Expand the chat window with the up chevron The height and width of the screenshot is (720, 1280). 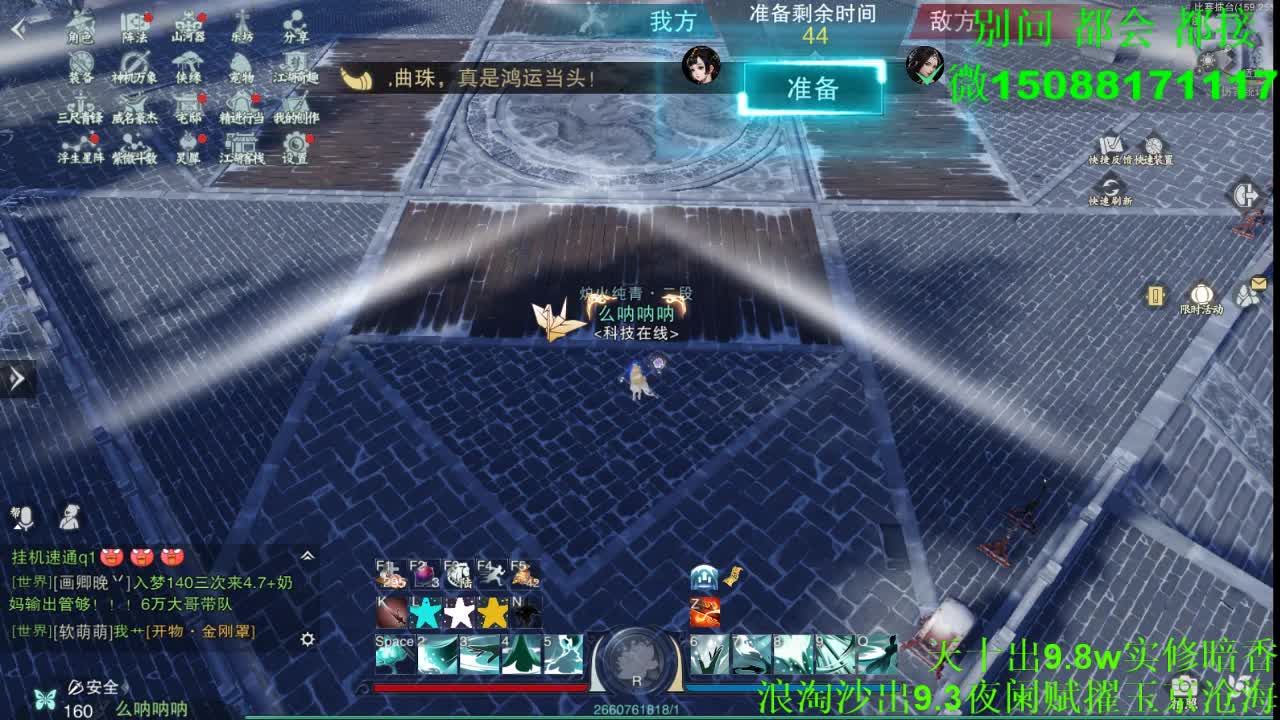[307, 556]
